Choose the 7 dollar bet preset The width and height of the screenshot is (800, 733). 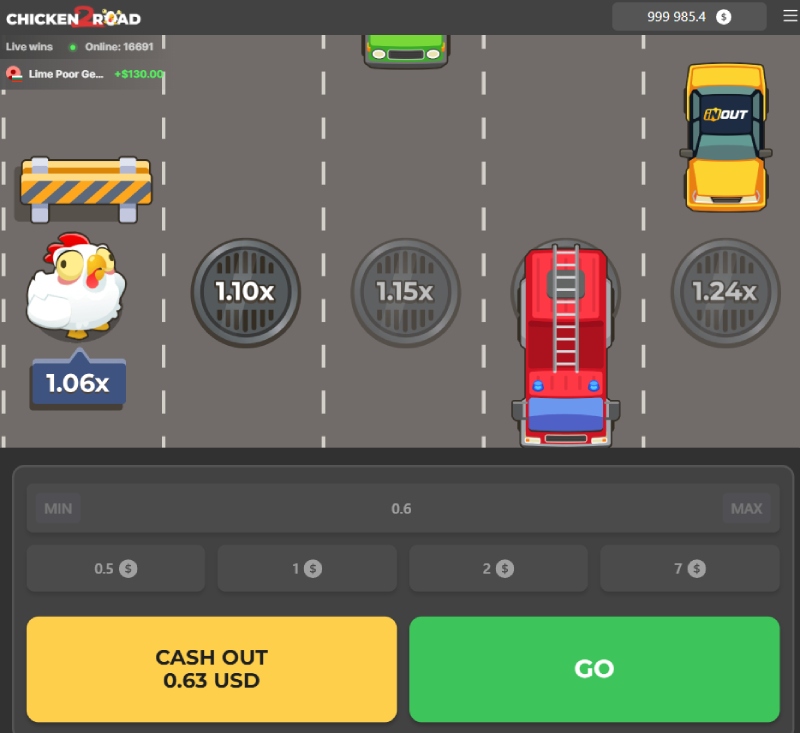click(x=689, y=568)
